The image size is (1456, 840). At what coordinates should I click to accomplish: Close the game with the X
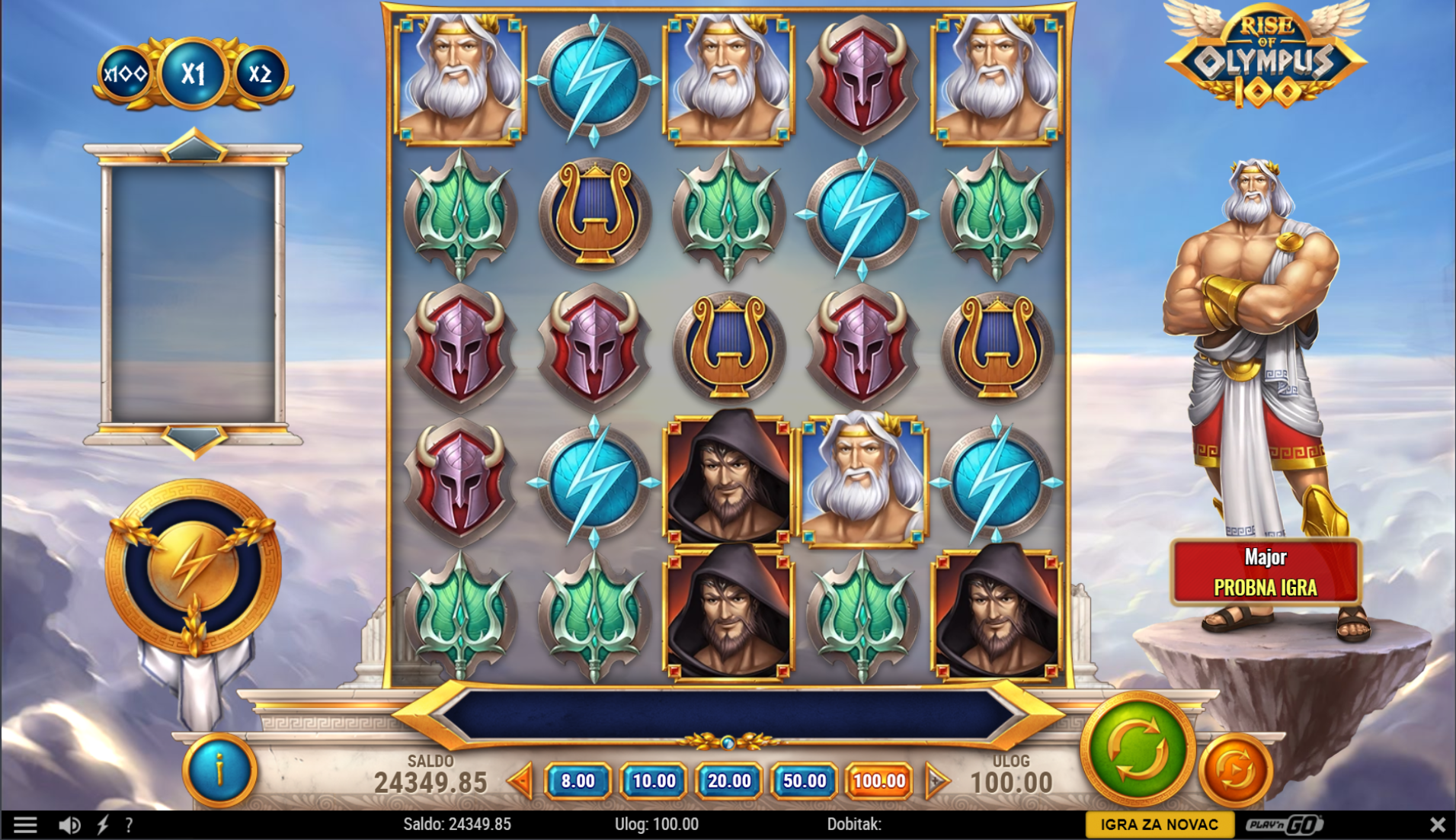click(1437, 824)
